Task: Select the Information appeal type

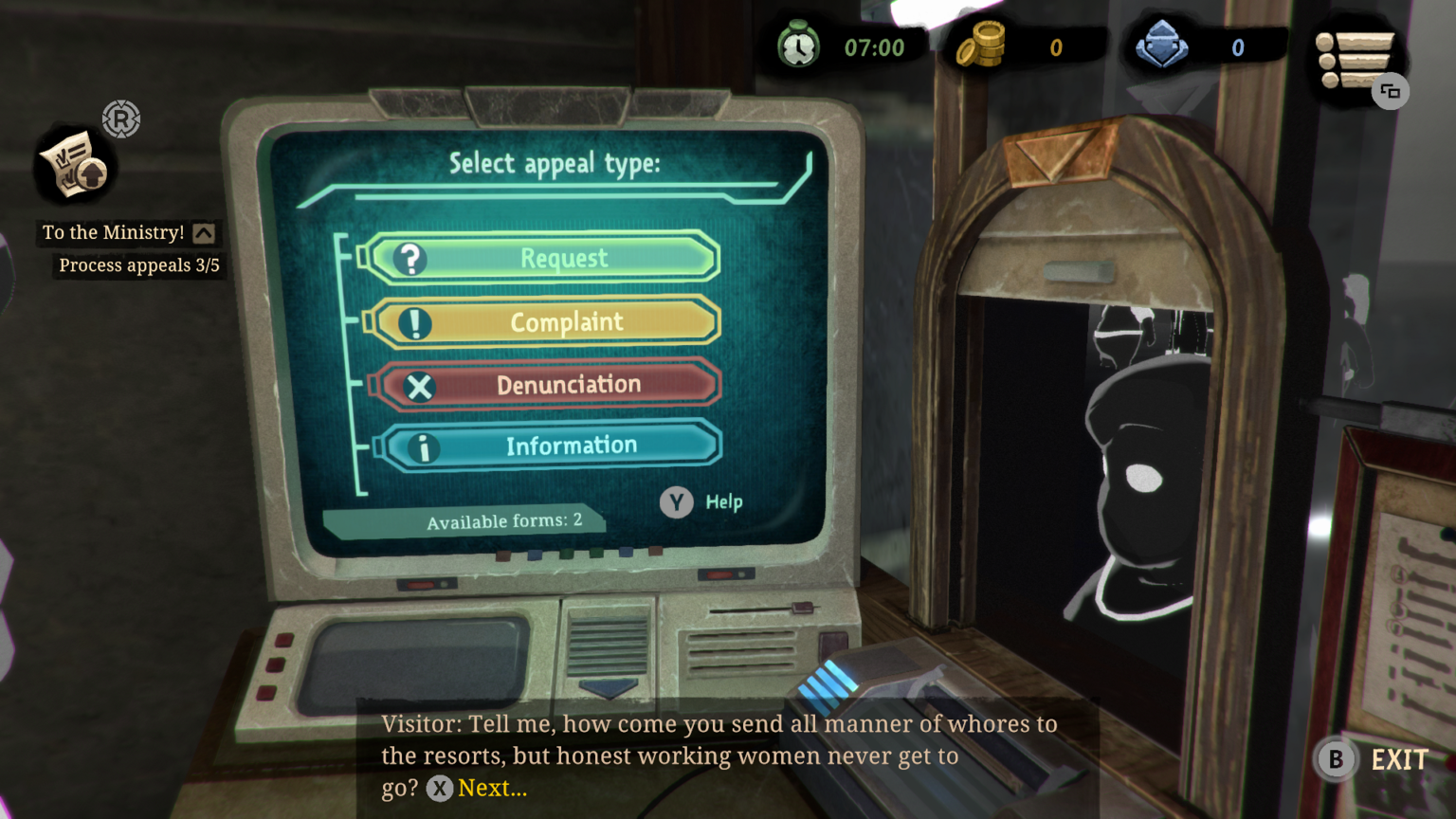Action: [x=552, y=446]
